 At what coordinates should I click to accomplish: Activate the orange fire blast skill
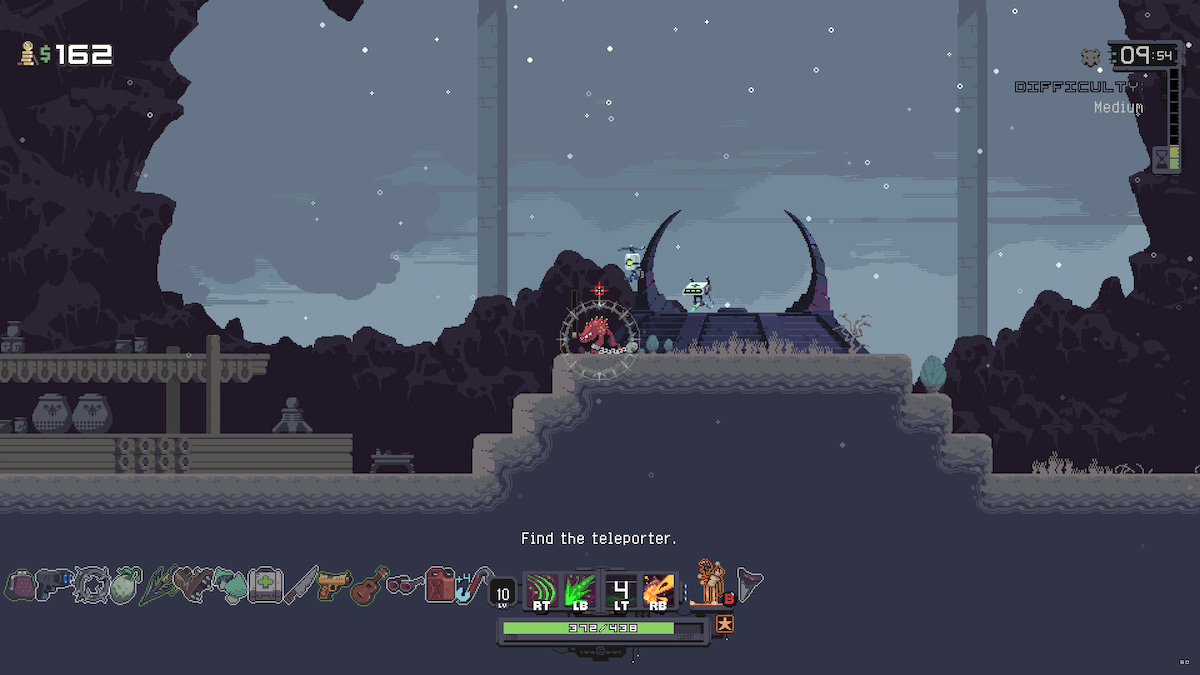(659, 590)
